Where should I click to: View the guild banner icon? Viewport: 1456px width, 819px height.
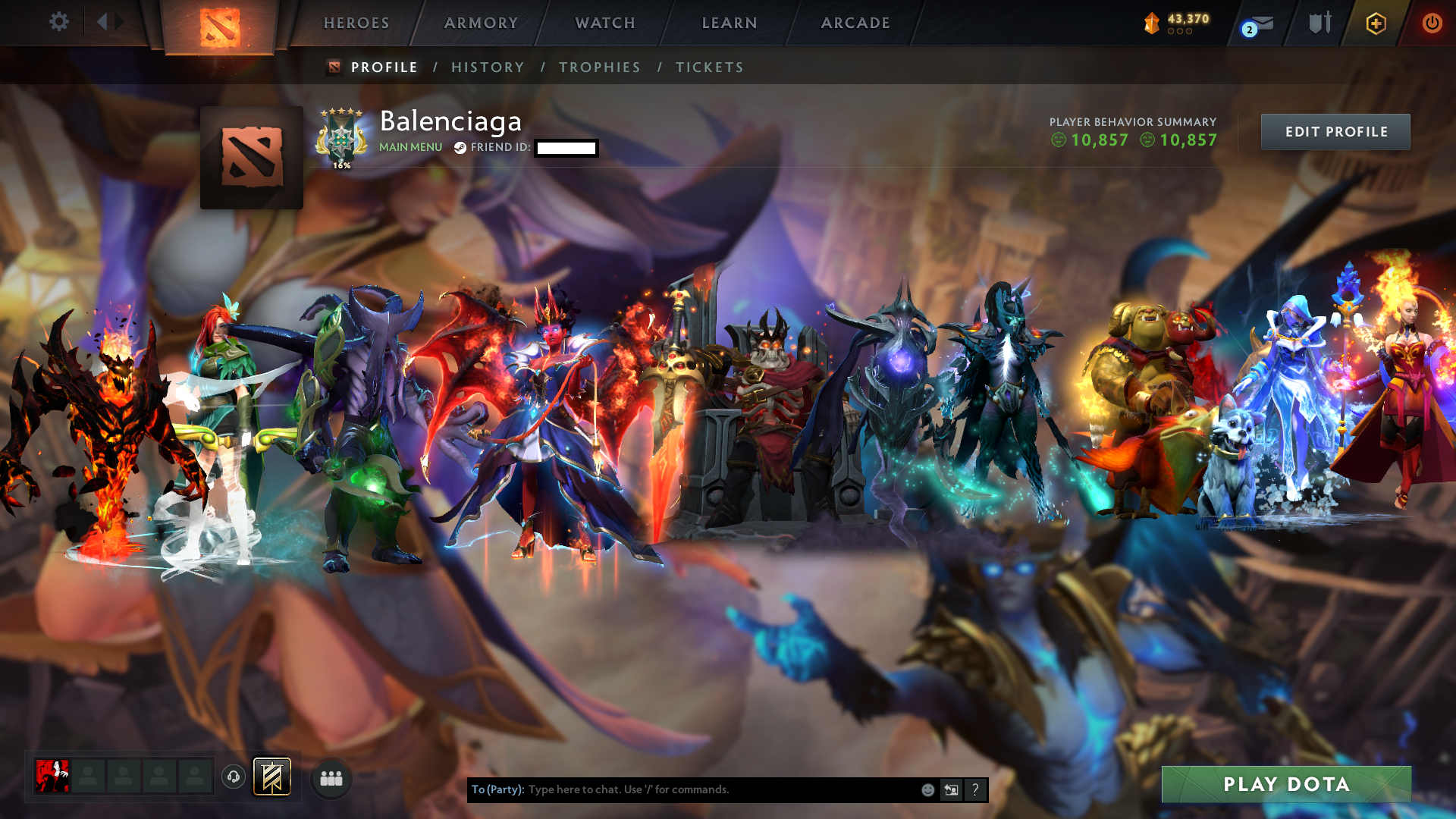coord(271,777)
